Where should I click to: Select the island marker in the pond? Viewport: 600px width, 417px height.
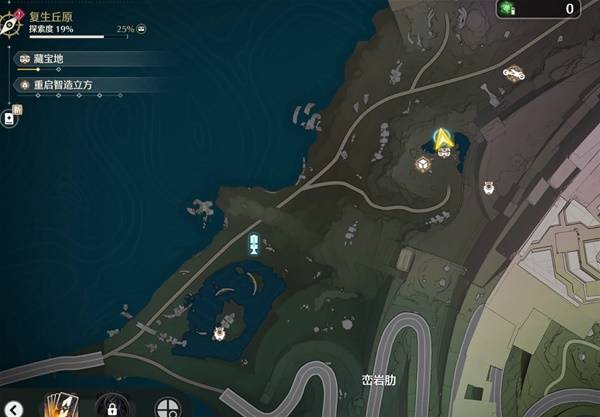[220, 332]
